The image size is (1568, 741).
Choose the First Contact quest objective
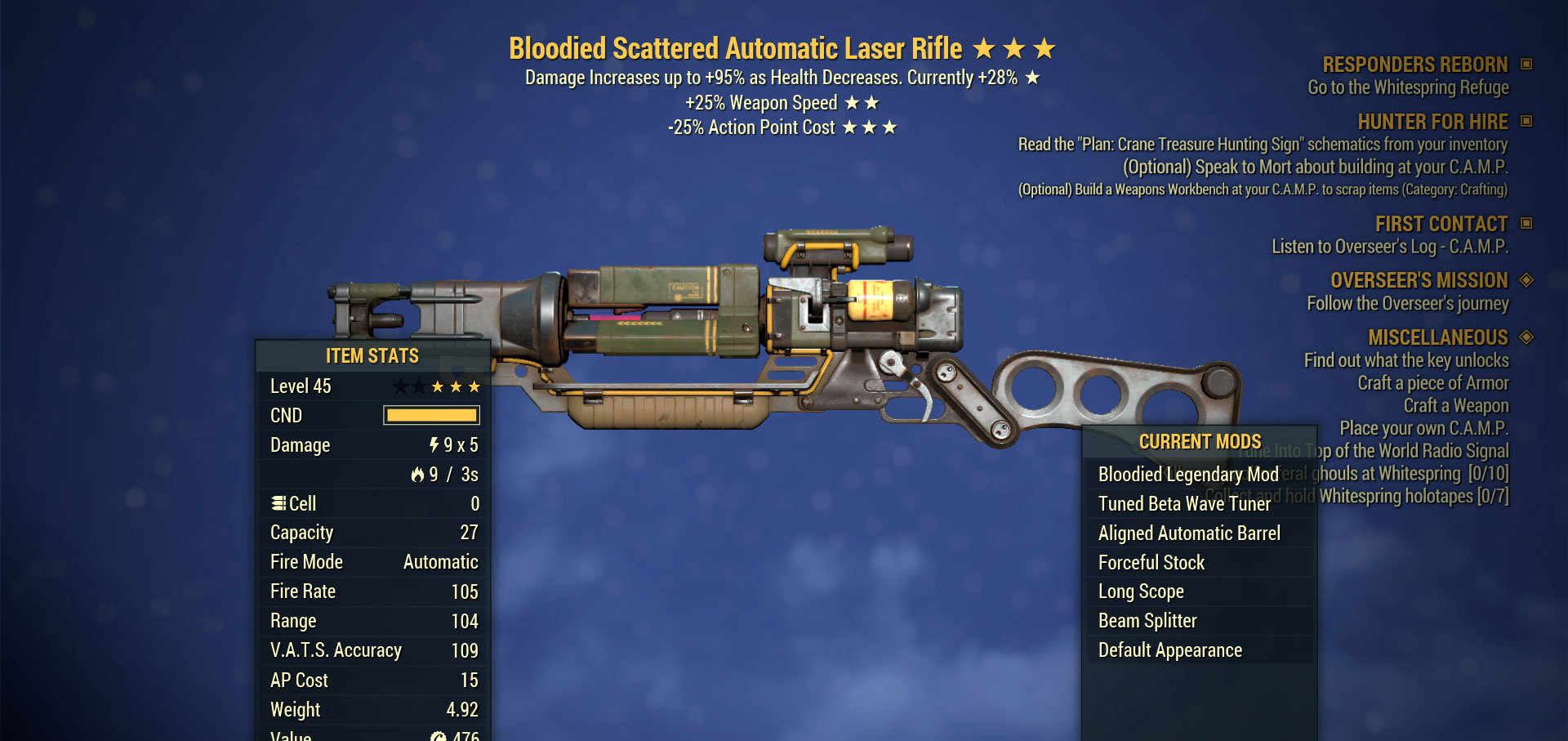point(1441,224)
